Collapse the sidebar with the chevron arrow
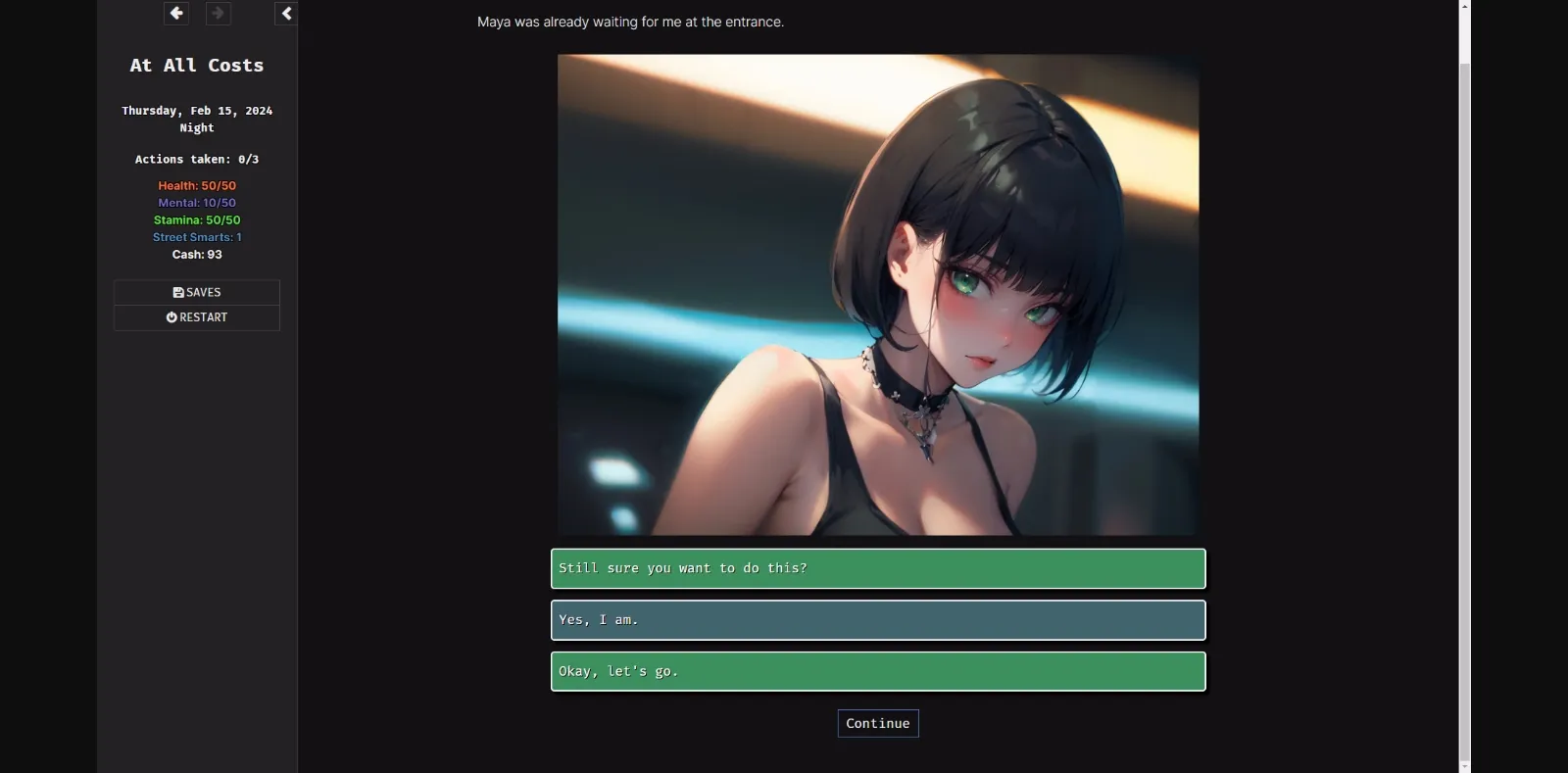This screenshot has width=1568, height=773. [286, 14]
